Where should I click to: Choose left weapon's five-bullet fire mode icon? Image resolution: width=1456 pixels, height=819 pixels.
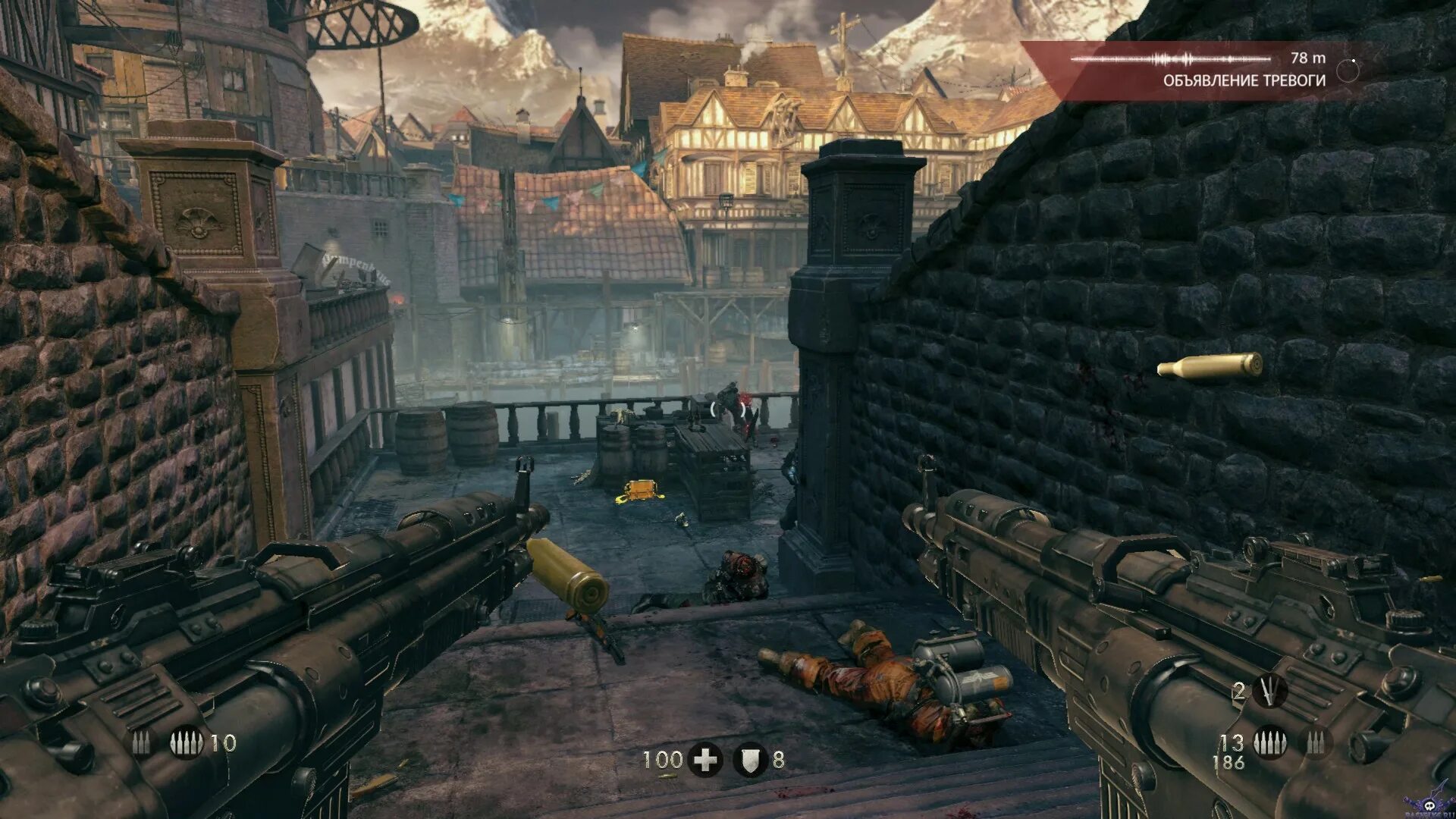click(186, 743)
